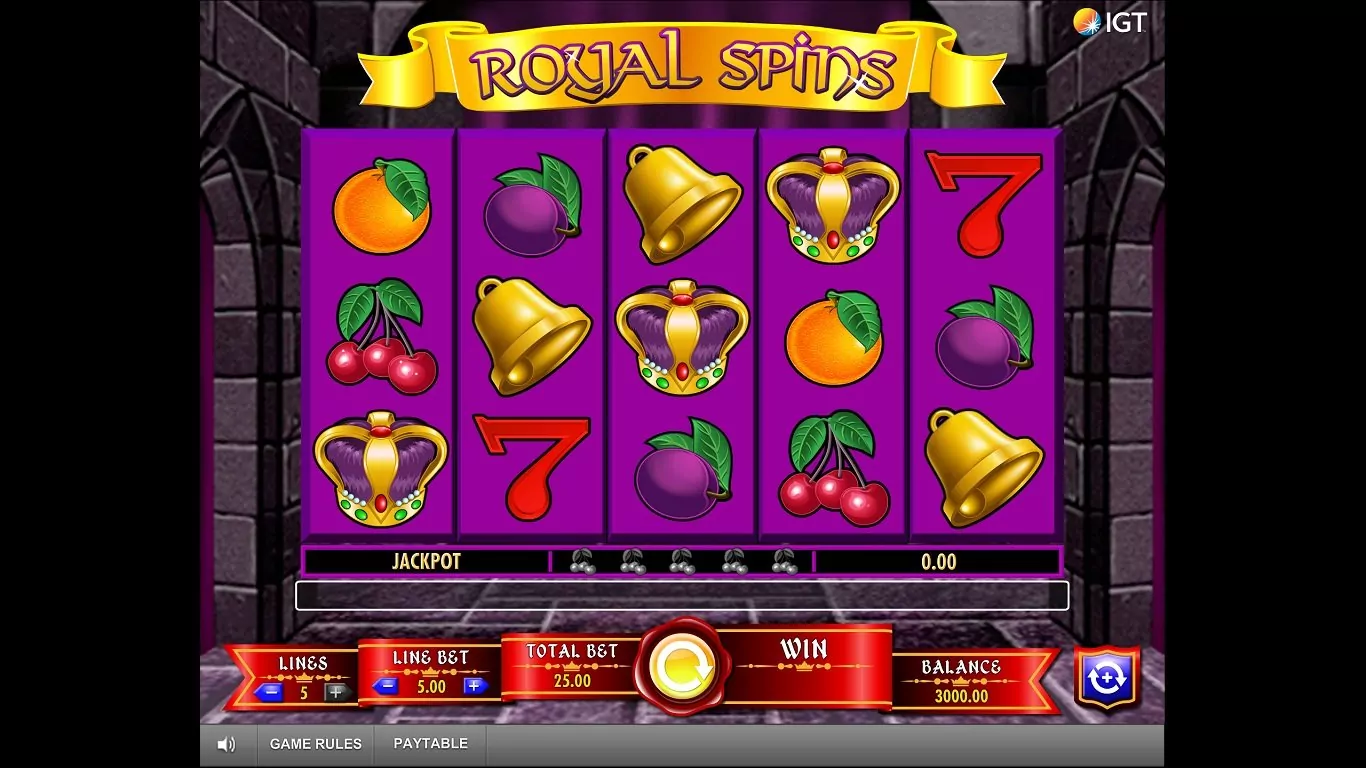
Task: Spin the reels with the gold button
Action: (681, 666)
